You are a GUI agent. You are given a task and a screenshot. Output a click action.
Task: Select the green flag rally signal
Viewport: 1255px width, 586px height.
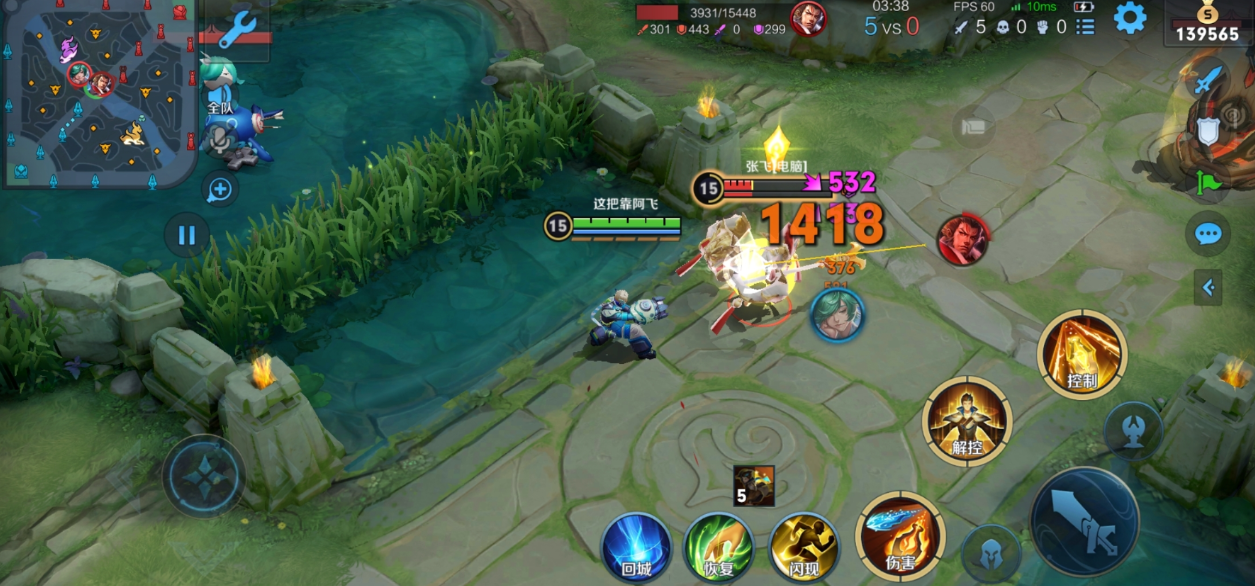(x=1209, y=183)
